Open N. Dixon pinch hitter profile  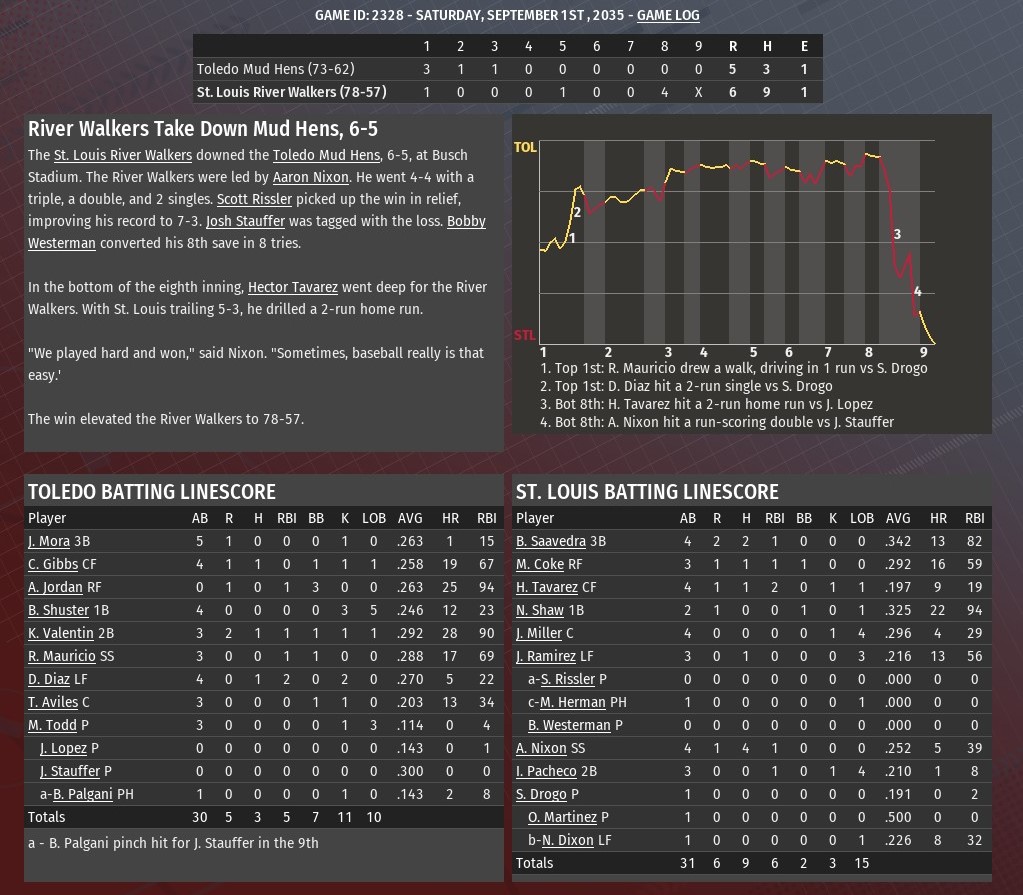(x=567, y=840)
